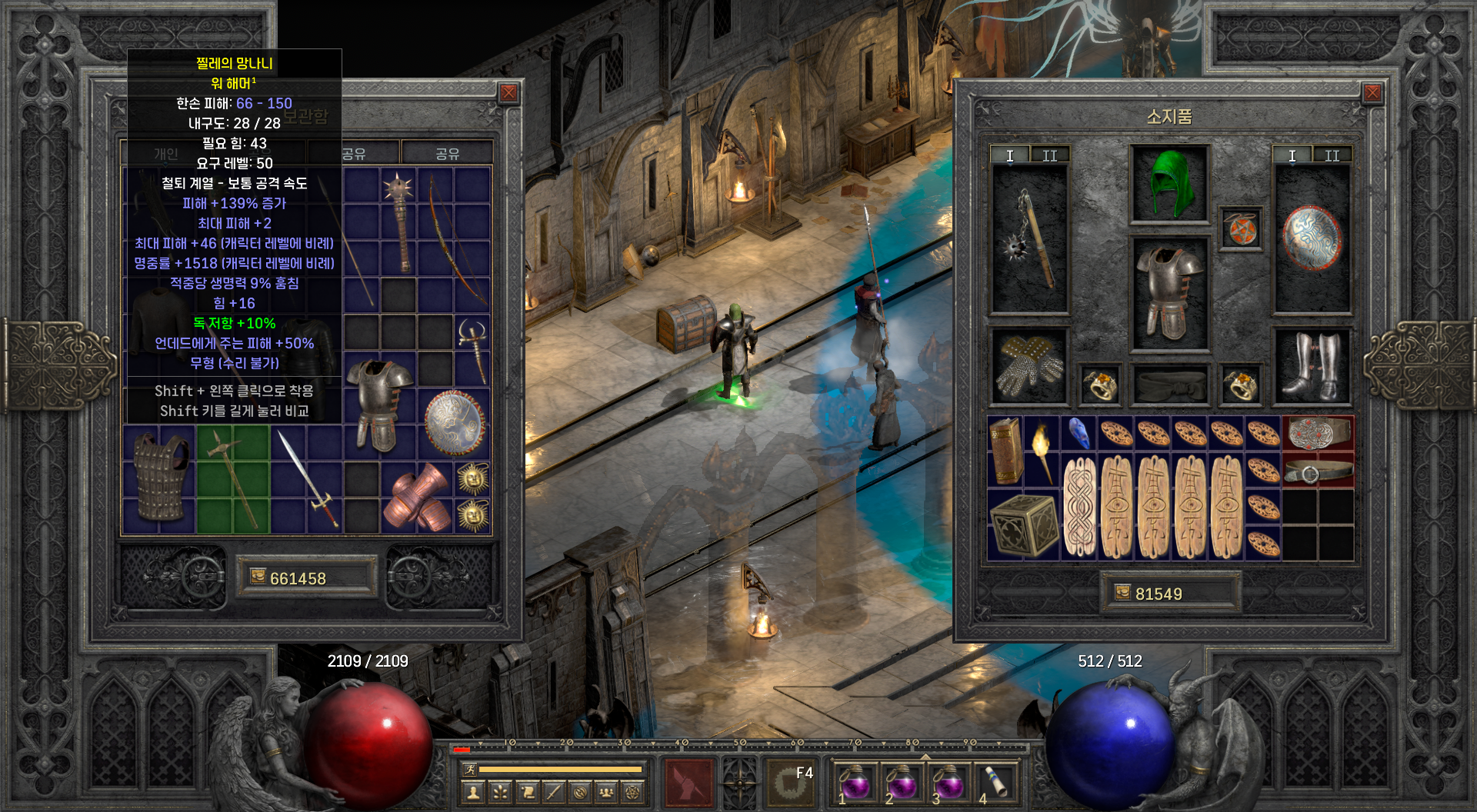Select the spiked mace in stash
The image size is (1477, 812).
point(399,221)
